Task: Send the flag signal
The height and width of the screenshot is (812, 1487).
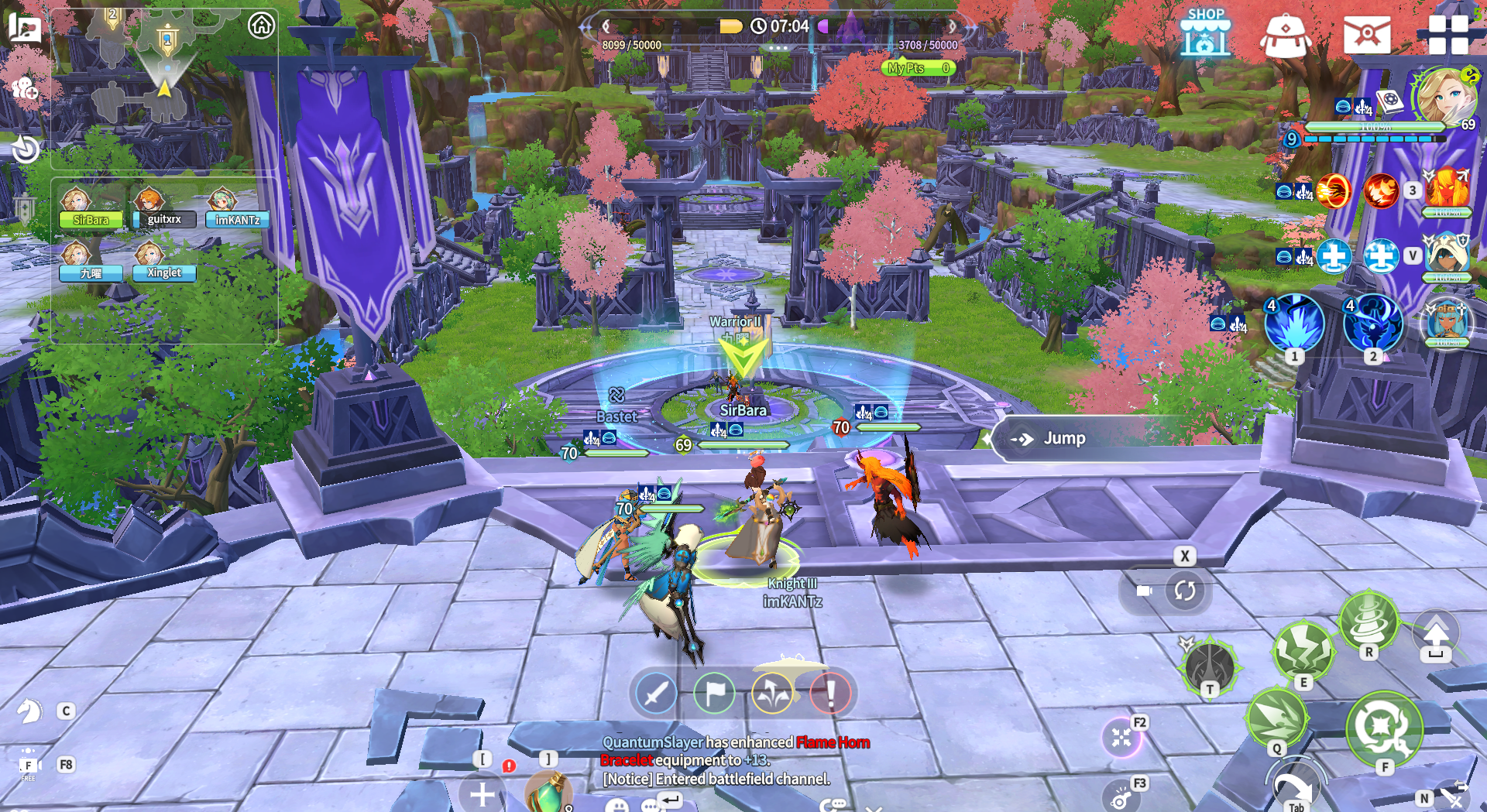Action: click(713, 693)
